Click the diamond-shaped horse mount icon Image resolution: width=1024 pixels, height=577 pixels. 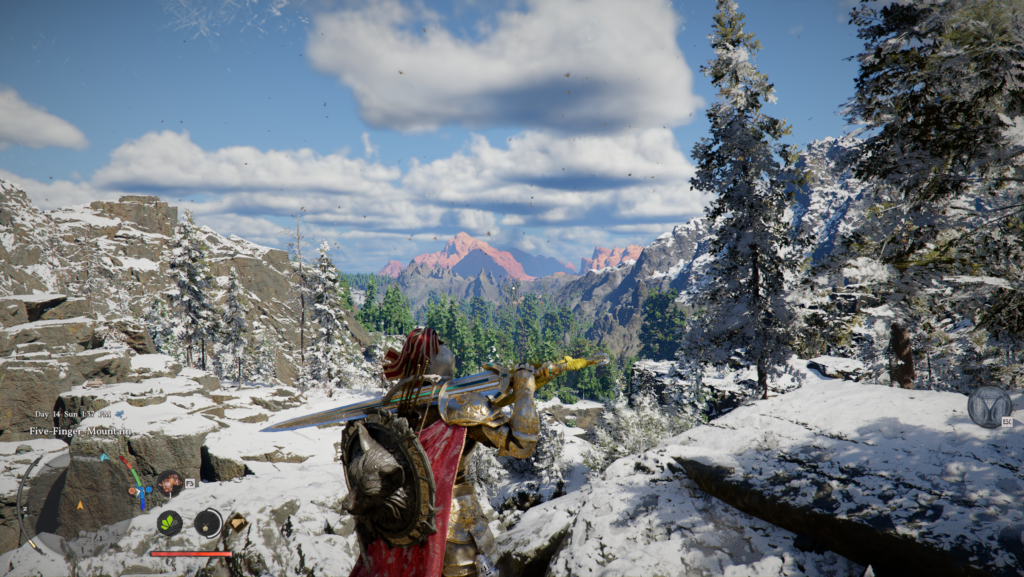pyautogui.click(x=237, y=521)
